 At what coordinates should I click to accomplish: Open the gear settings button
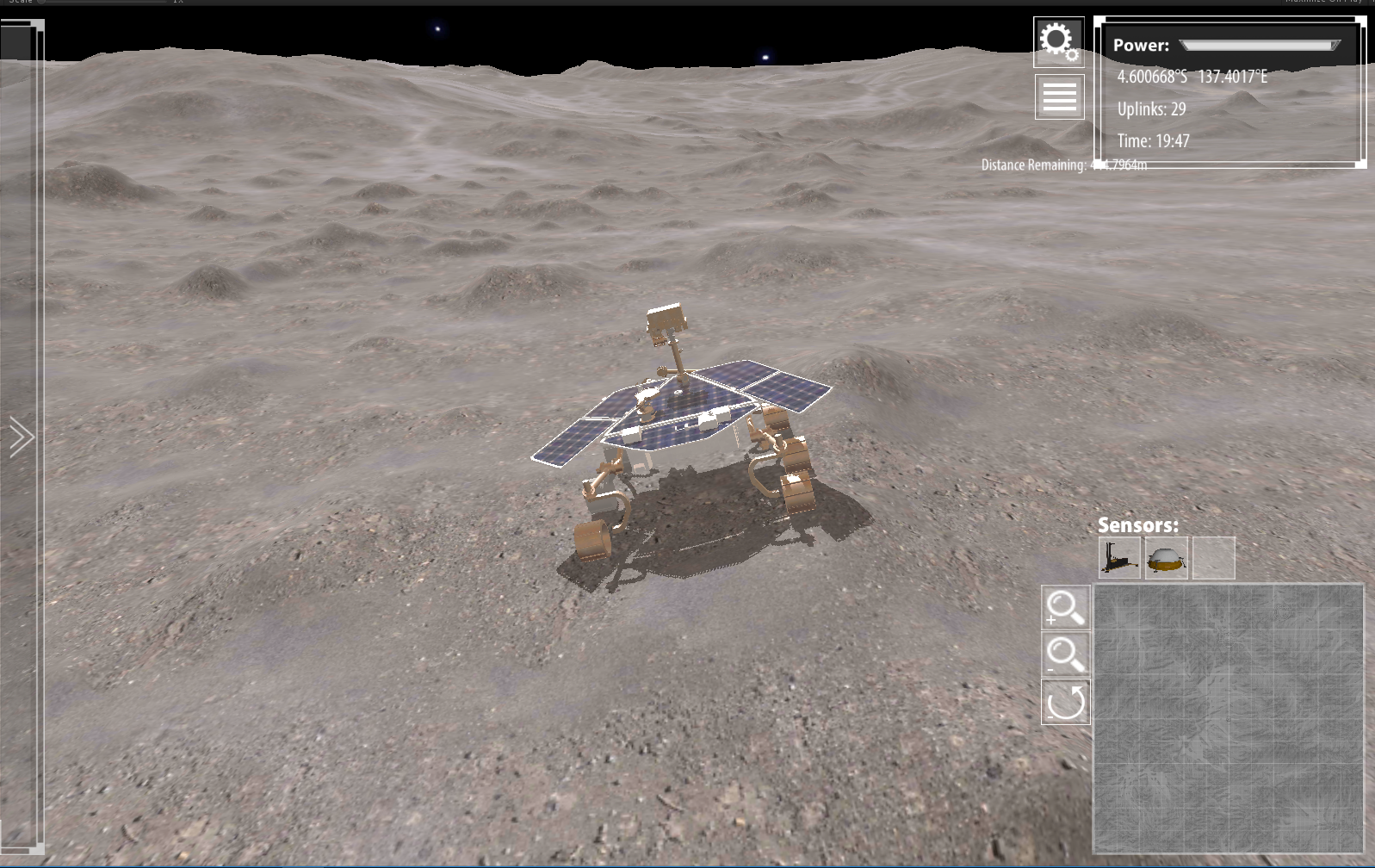tap(1058, 41)
